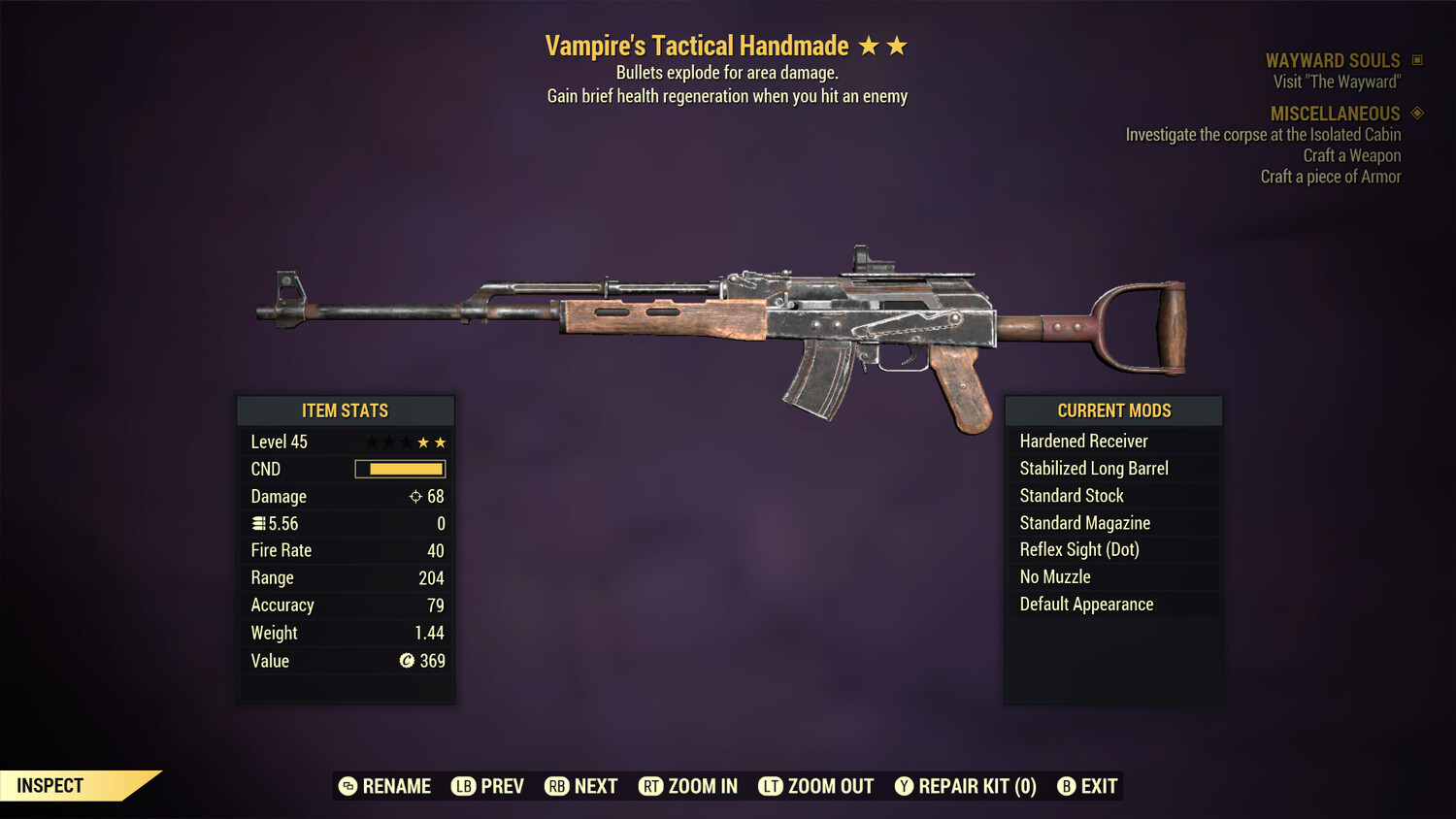The image size is (1456, 819).
Task: Click the RT Zoom In trigger icon
Action: [651, 786]
